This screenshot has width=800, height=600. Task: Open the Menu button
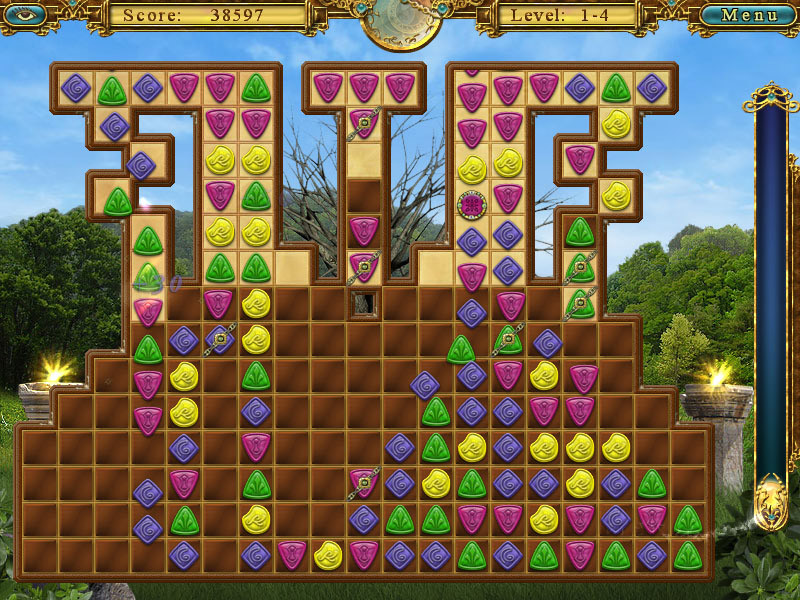pyautogui.click(x=749, y=15)
